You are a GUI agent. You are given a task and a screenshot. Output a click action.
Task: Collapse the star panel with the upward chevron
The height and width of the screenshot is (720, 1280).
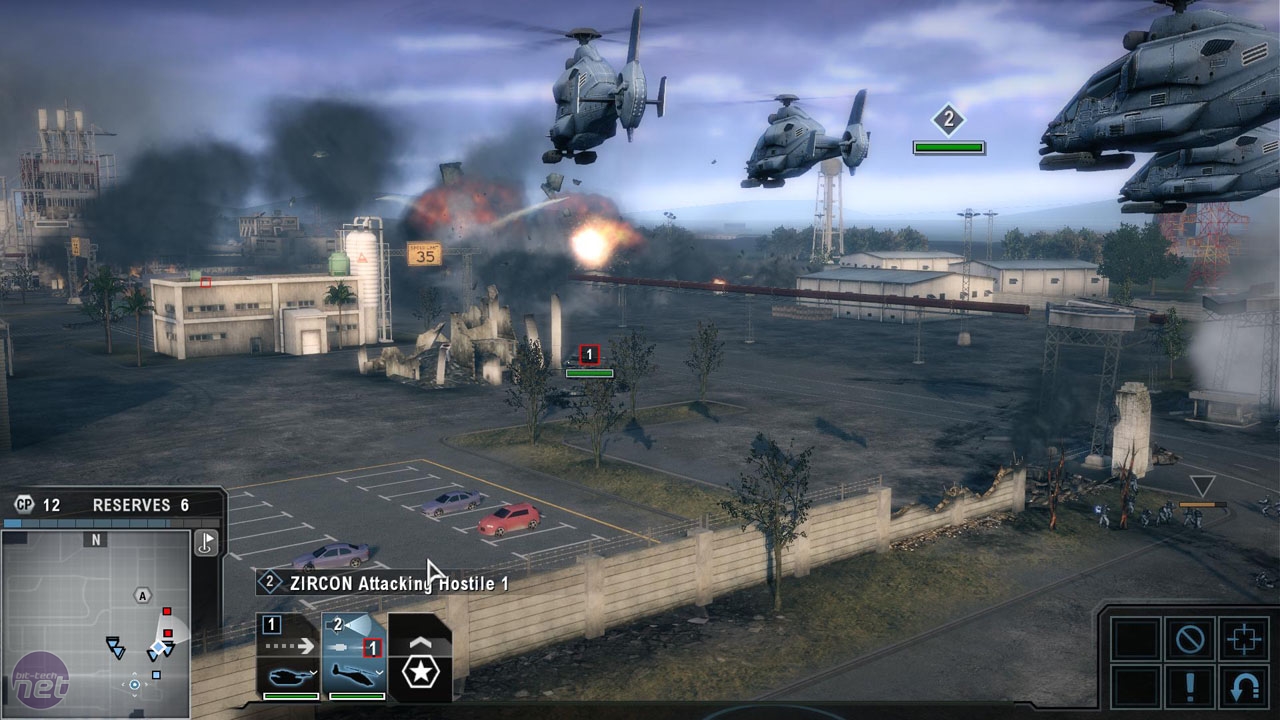[x=421, y=643]
